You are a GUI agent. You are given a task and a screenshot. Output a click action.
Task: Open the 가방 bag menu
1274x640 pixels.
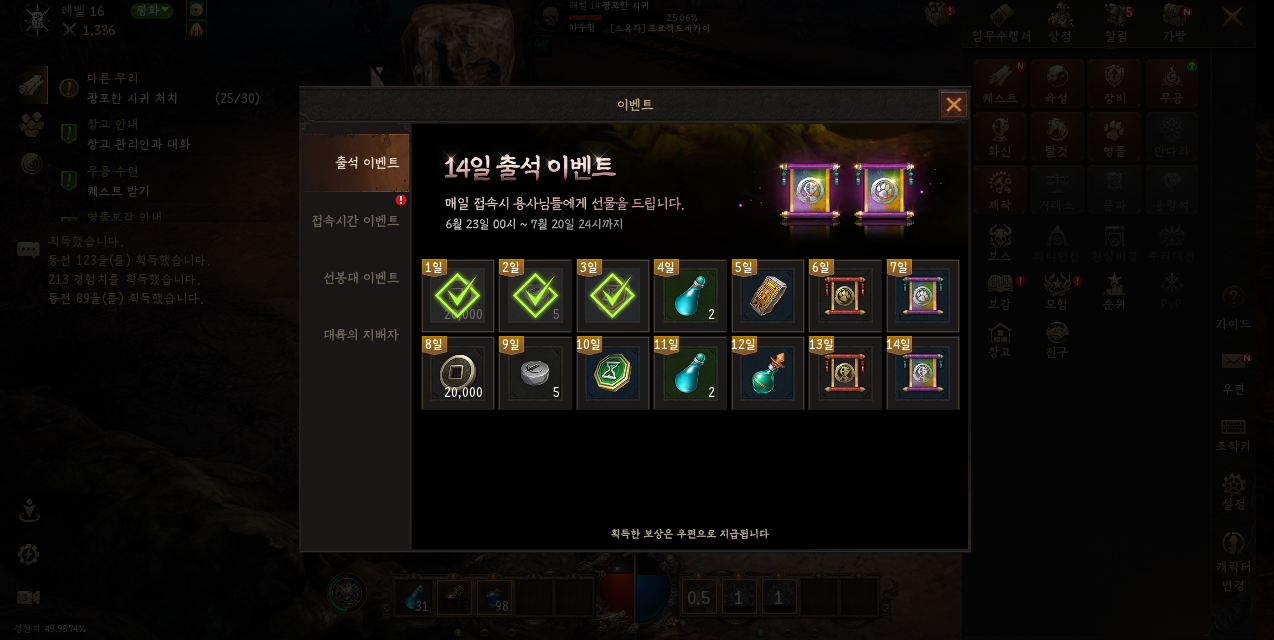[x=1174, y=22]
